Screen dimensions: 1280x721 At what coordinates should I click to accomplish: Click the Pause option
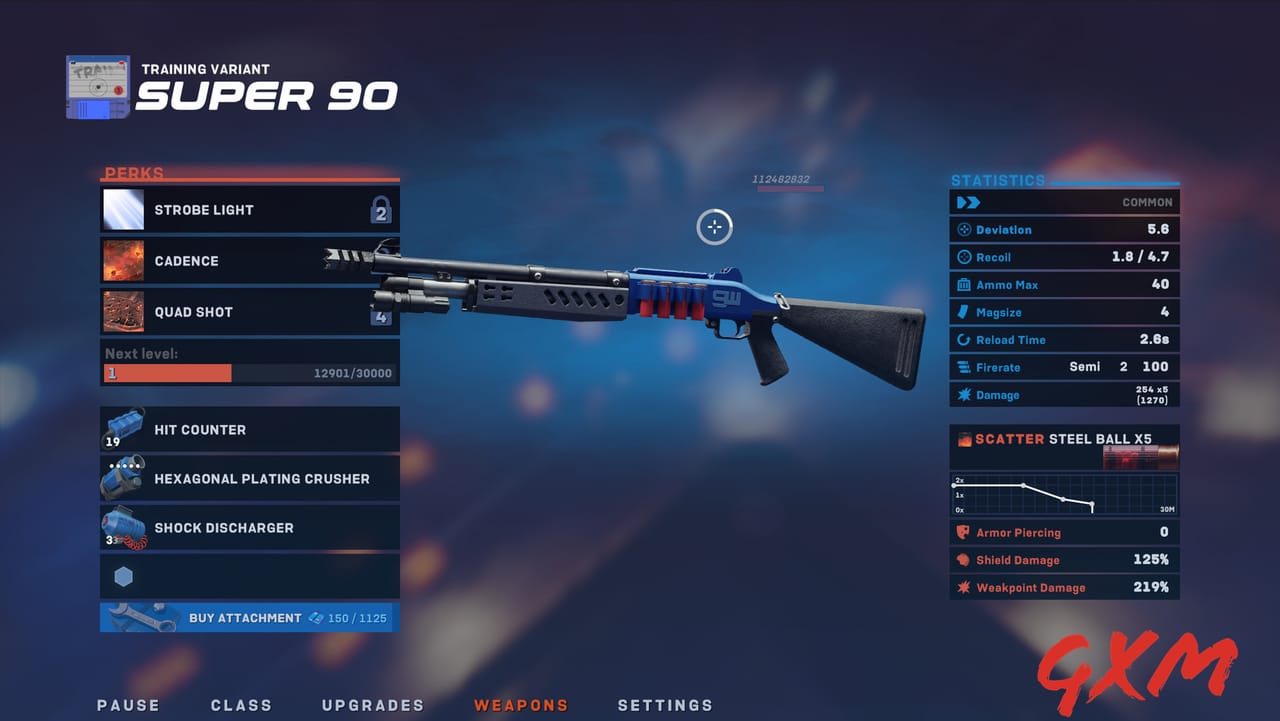click(128, 705)
